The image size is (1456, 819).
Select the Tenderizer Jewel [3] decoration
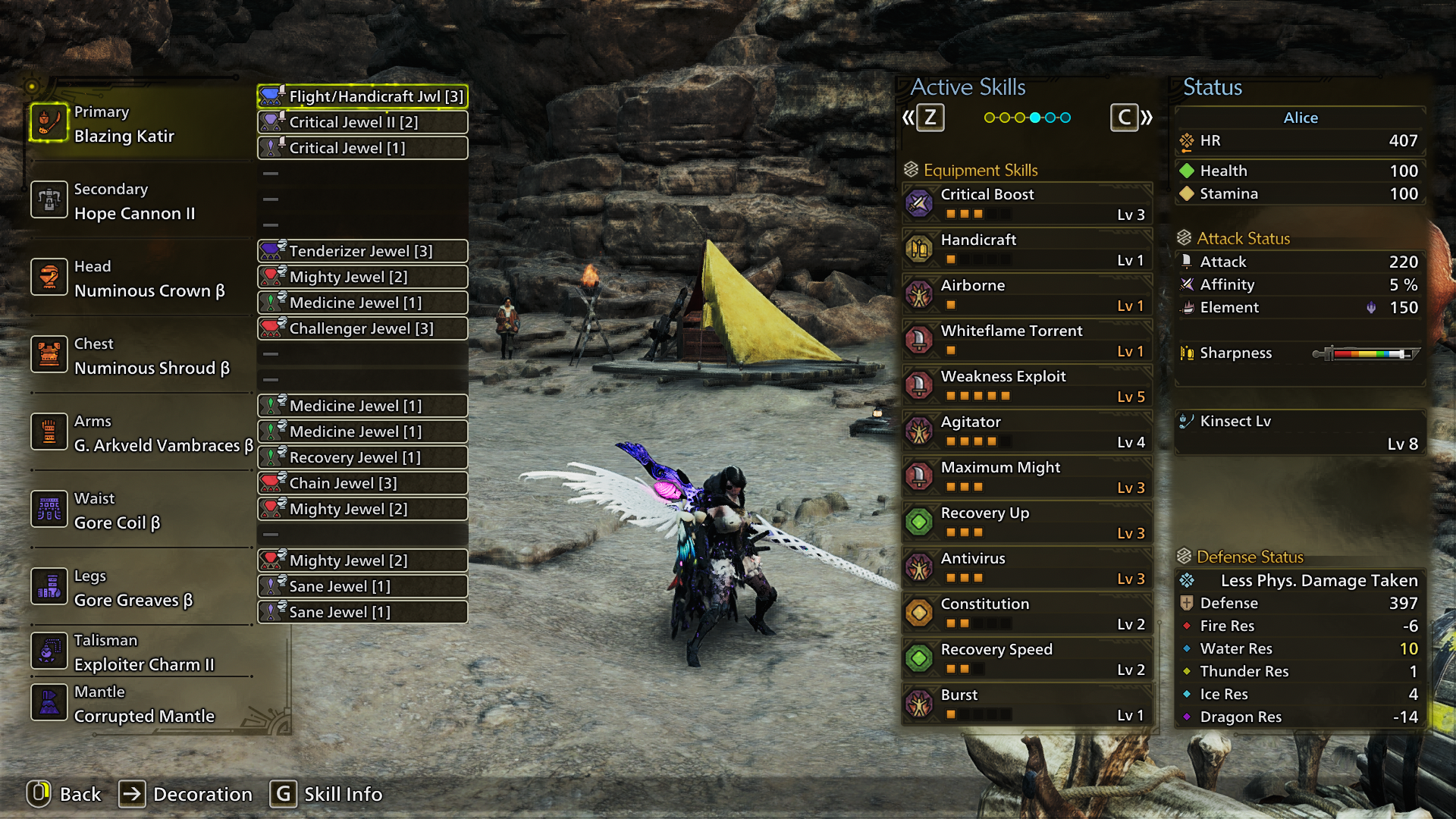362,251
